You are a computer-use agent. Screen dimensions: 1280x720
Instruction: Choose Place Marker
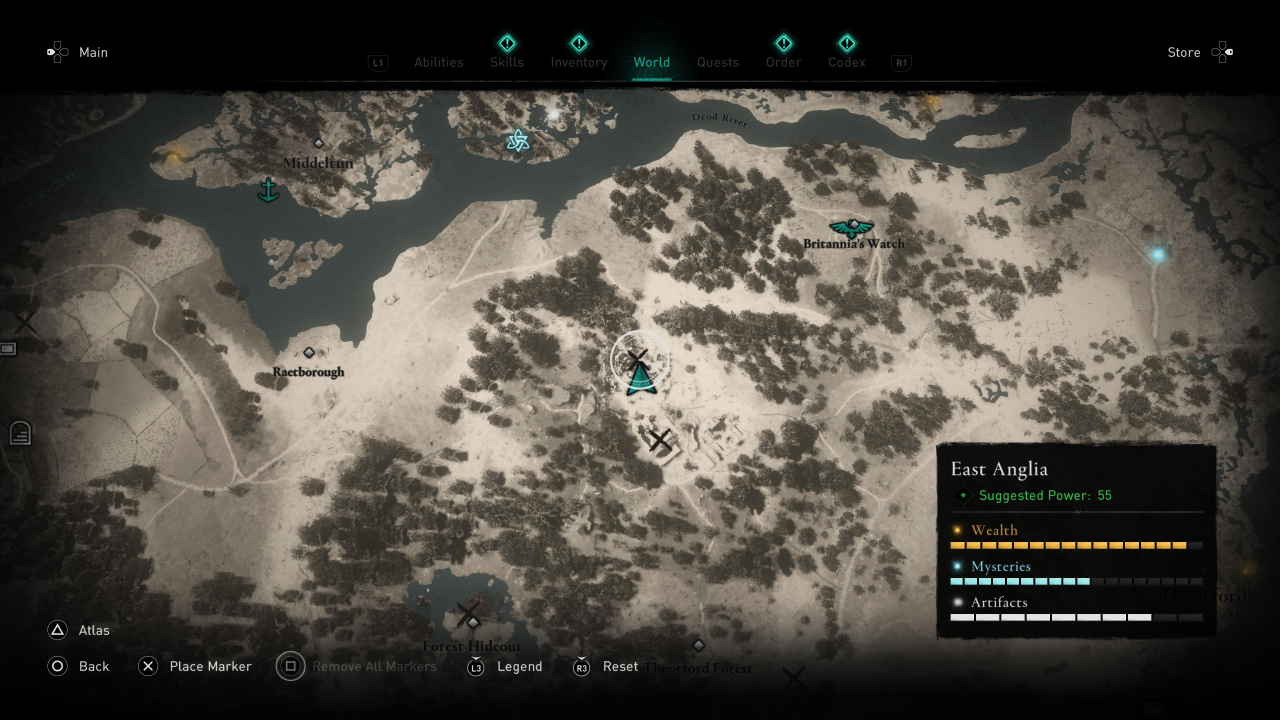tap(210, 666)
